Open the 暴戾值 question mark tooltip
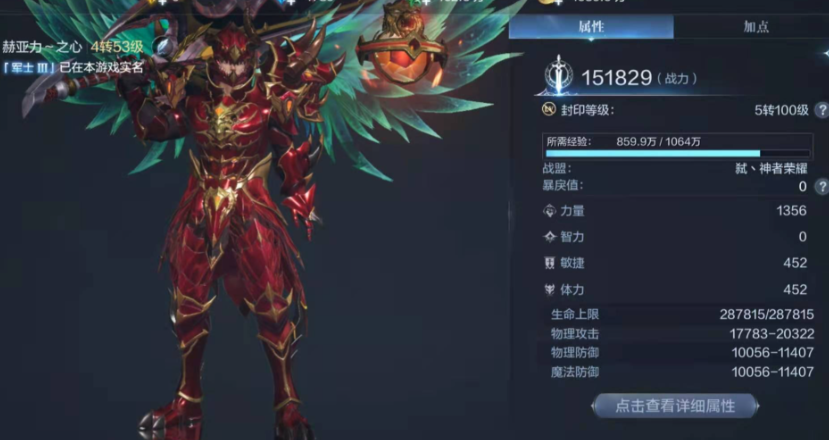 click(x=821, y=186)
